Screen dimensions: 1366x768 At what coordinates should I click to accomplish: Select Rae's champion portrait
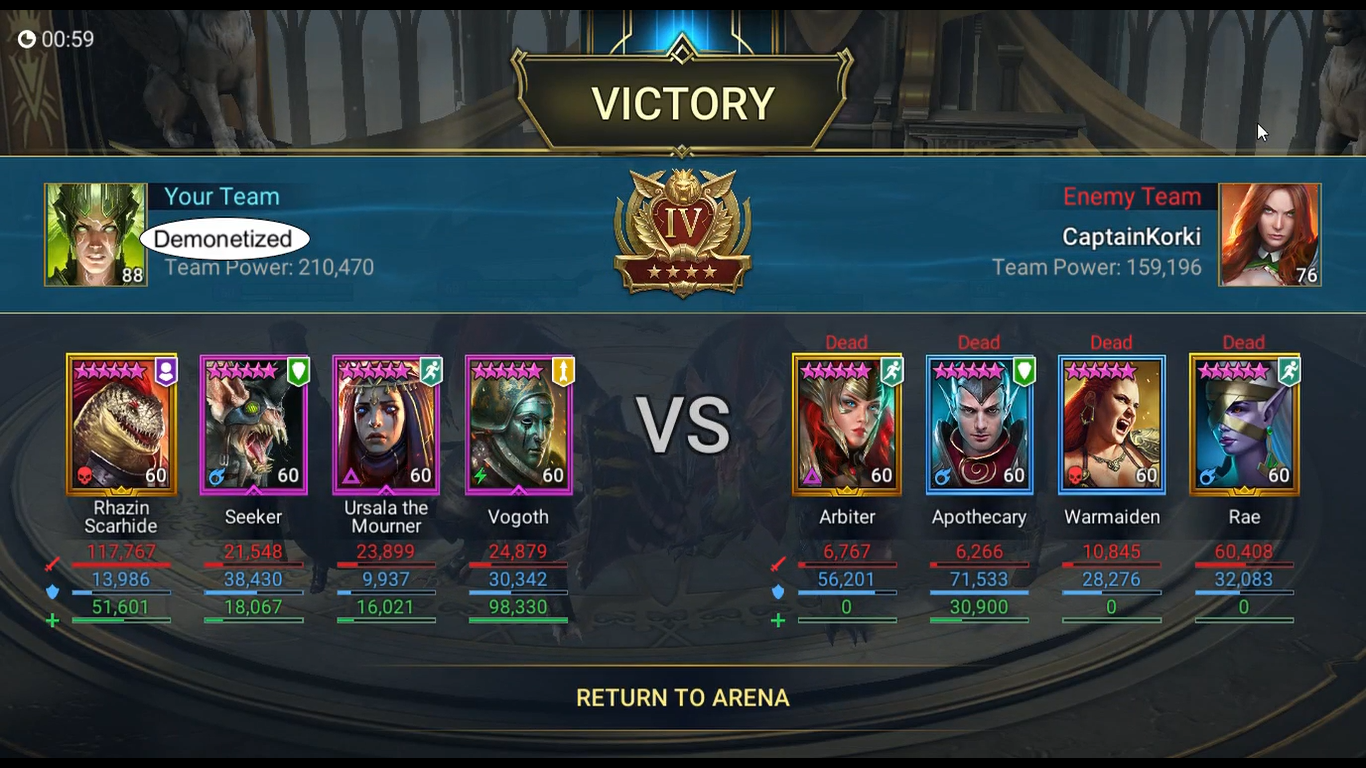(1243, 424)
